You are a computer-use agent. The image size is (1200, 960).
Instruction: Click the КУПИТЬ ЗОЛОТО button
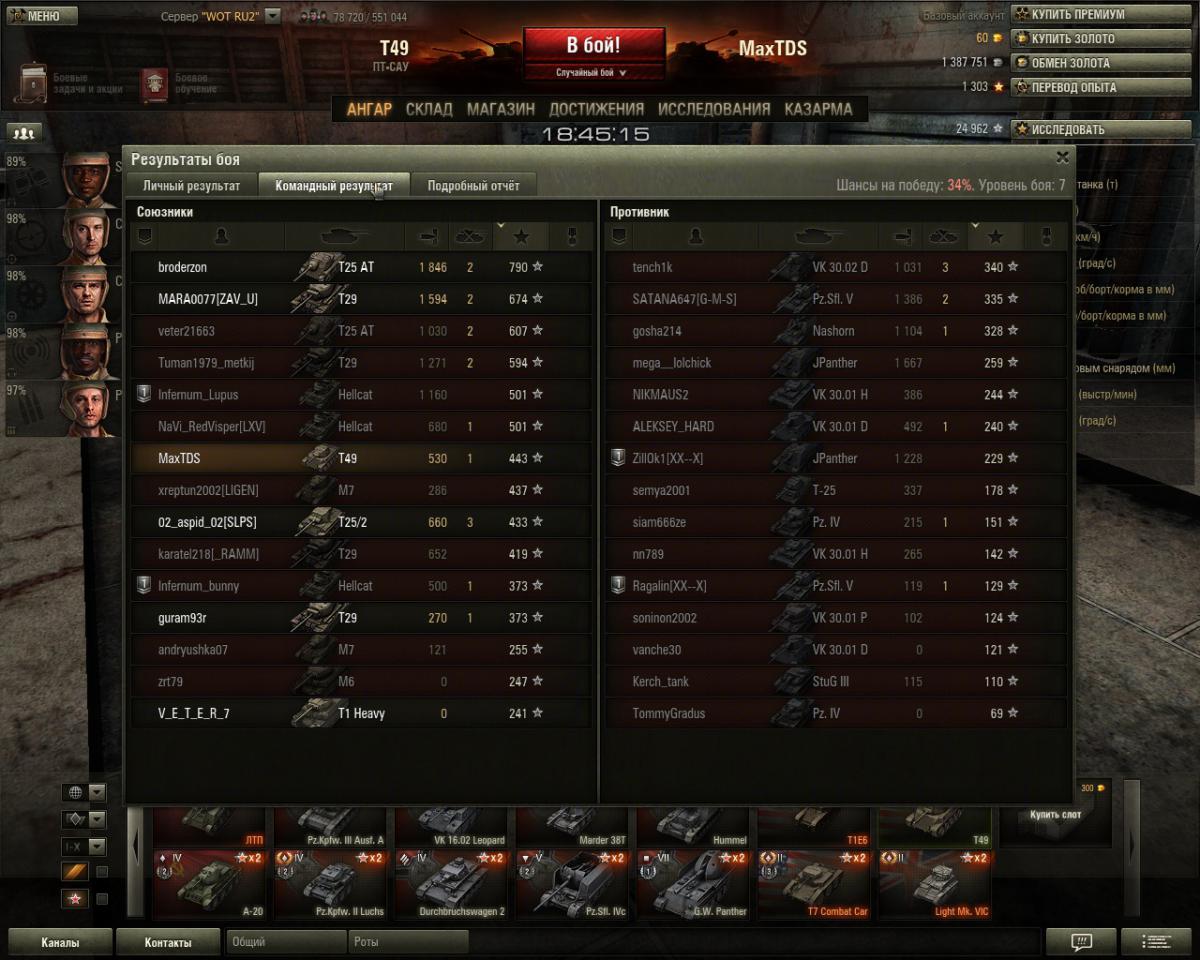(1100, 39)
